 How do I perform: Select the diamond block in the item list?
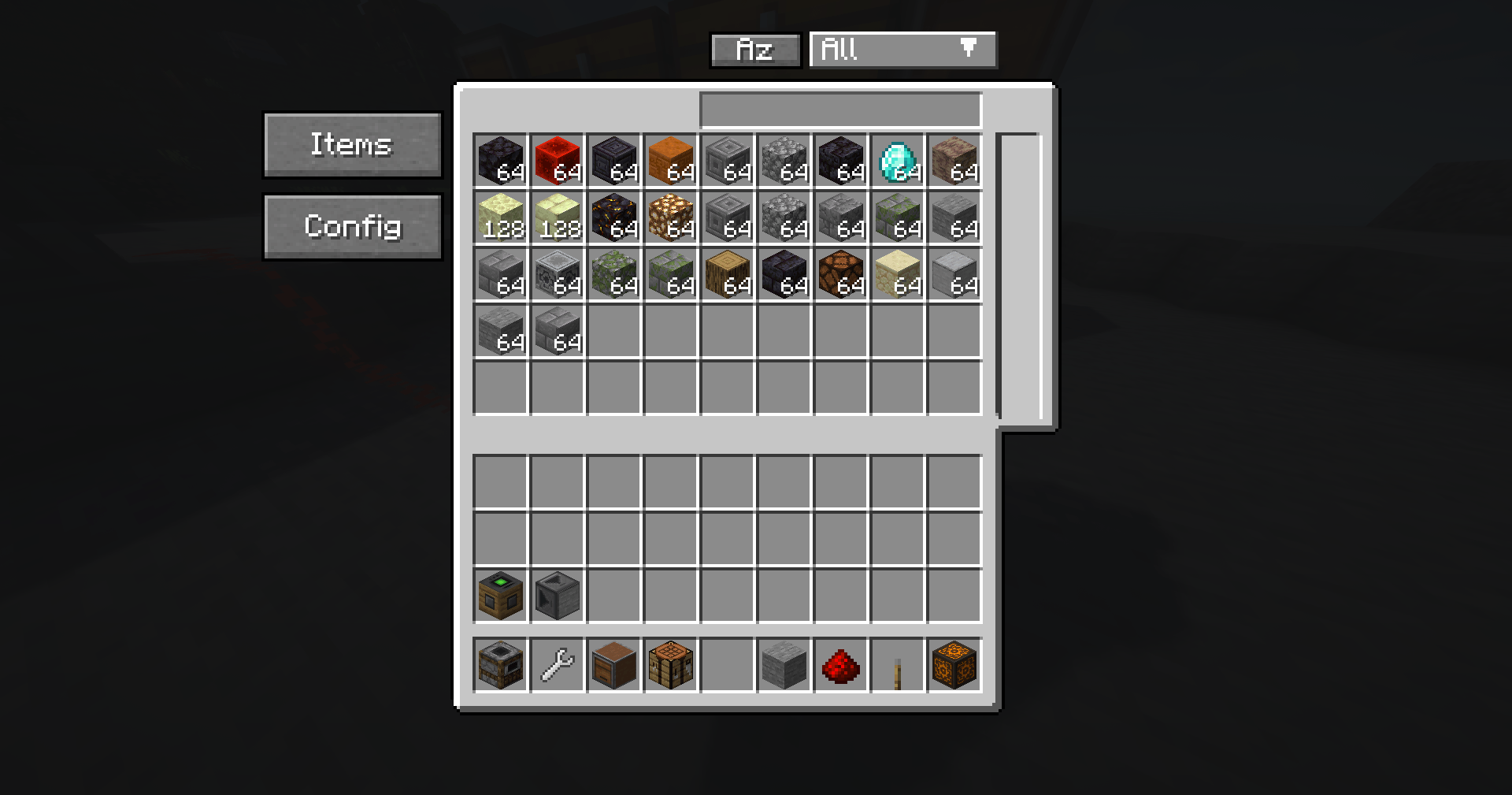click(x=898, y=163)
